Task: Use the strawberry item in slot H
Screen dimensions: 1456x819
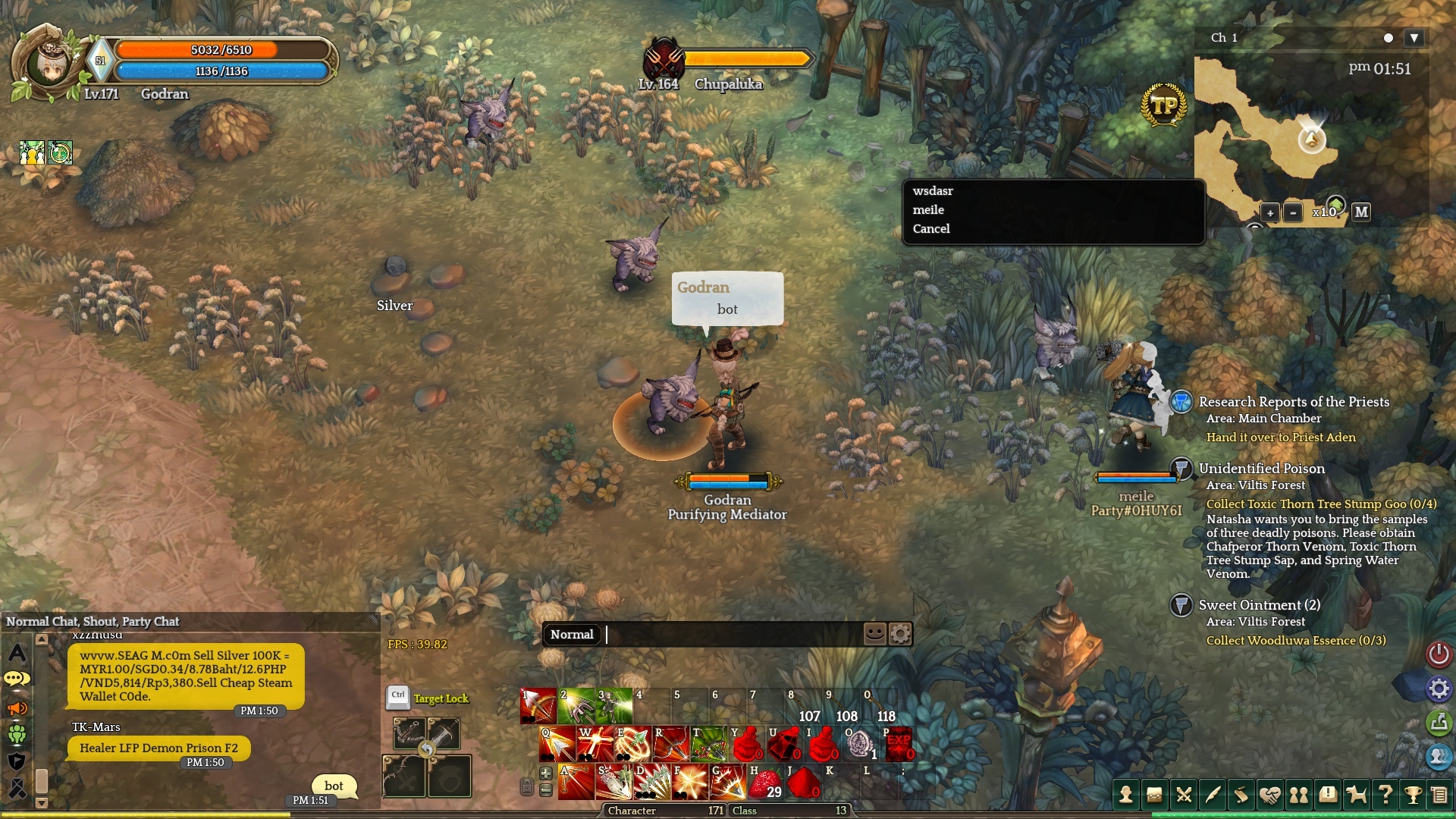Action: 766,783
